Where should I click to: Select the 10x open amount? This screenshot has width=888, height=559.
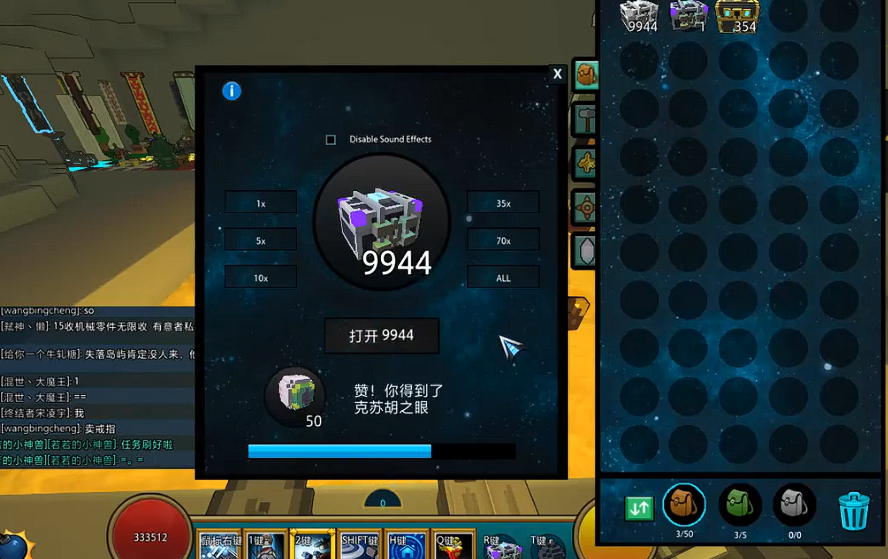(261, 277)
